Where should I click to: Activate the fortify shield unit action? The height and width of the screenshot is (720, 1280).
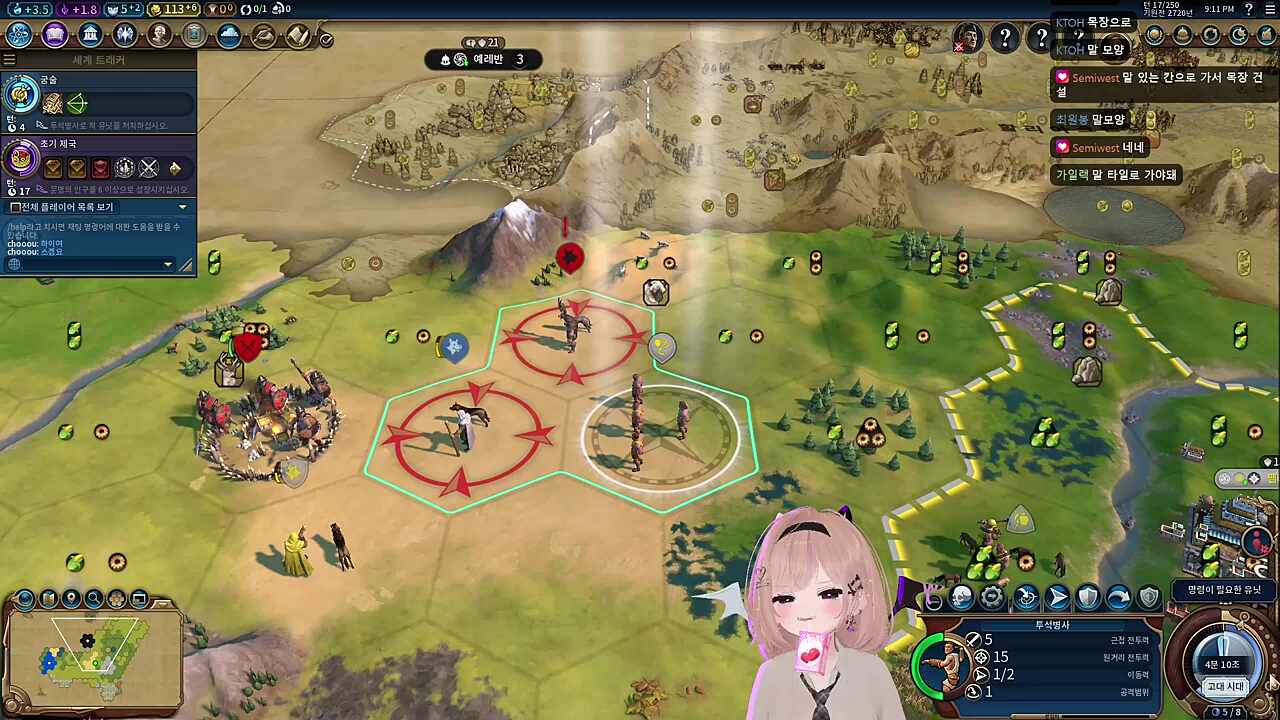point(1088,598)
